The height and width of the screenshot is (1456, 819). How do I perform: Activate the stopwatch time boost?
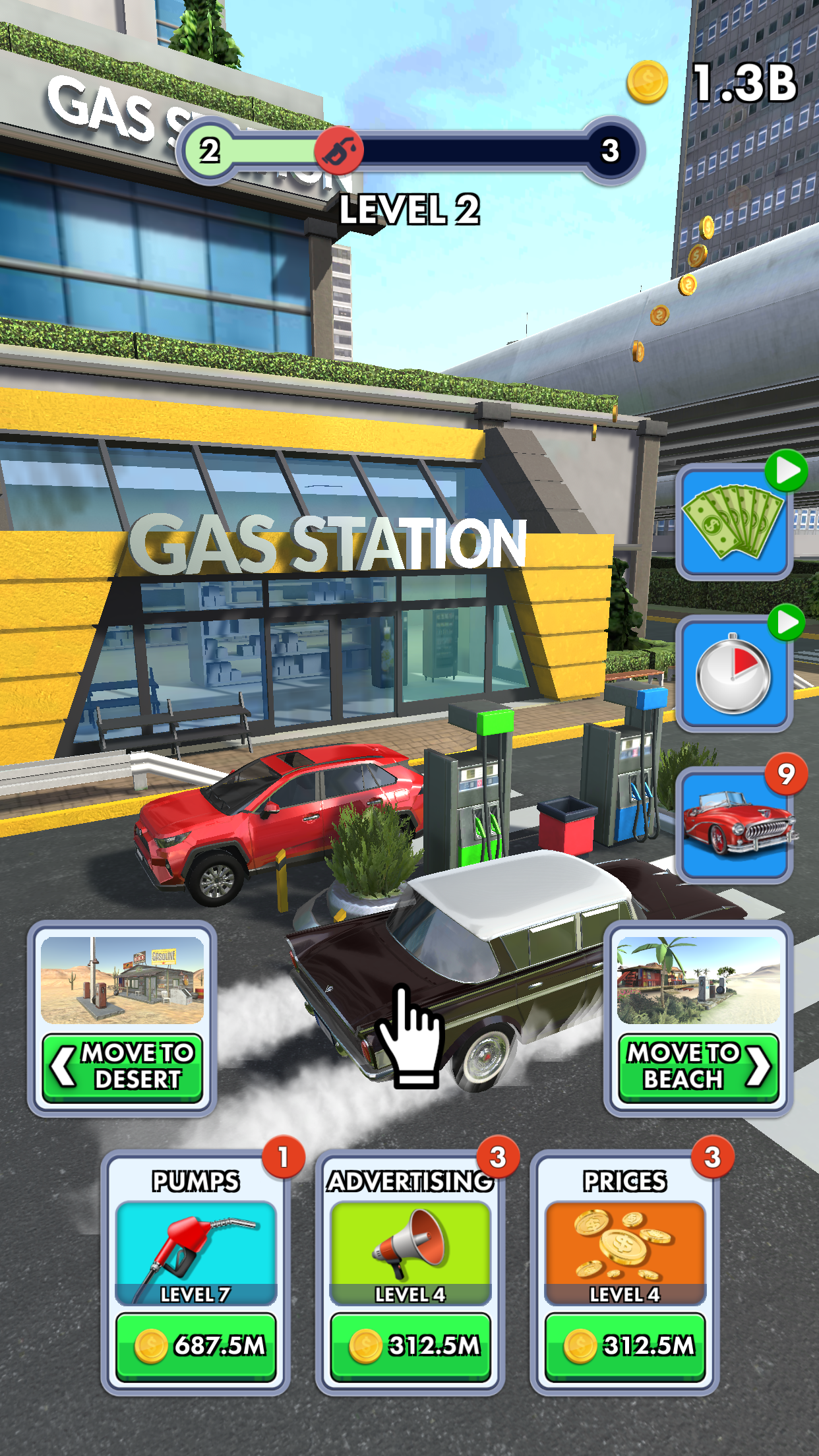[x=734, y=674]
